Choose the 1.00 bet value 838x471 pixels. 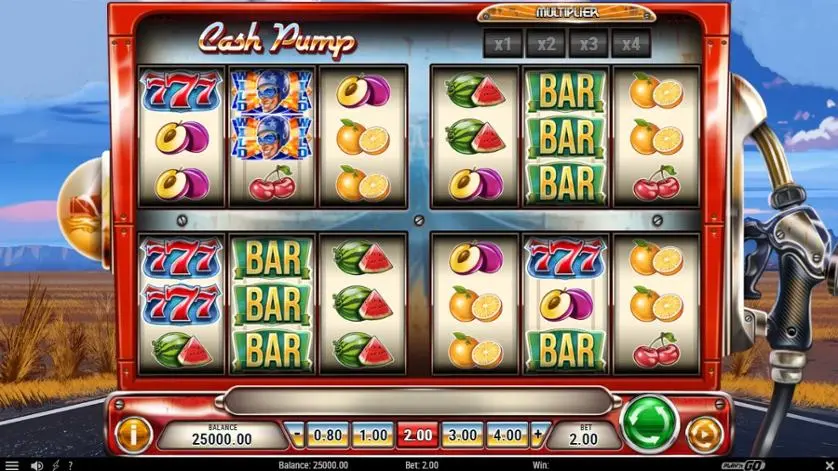[372, 435]
